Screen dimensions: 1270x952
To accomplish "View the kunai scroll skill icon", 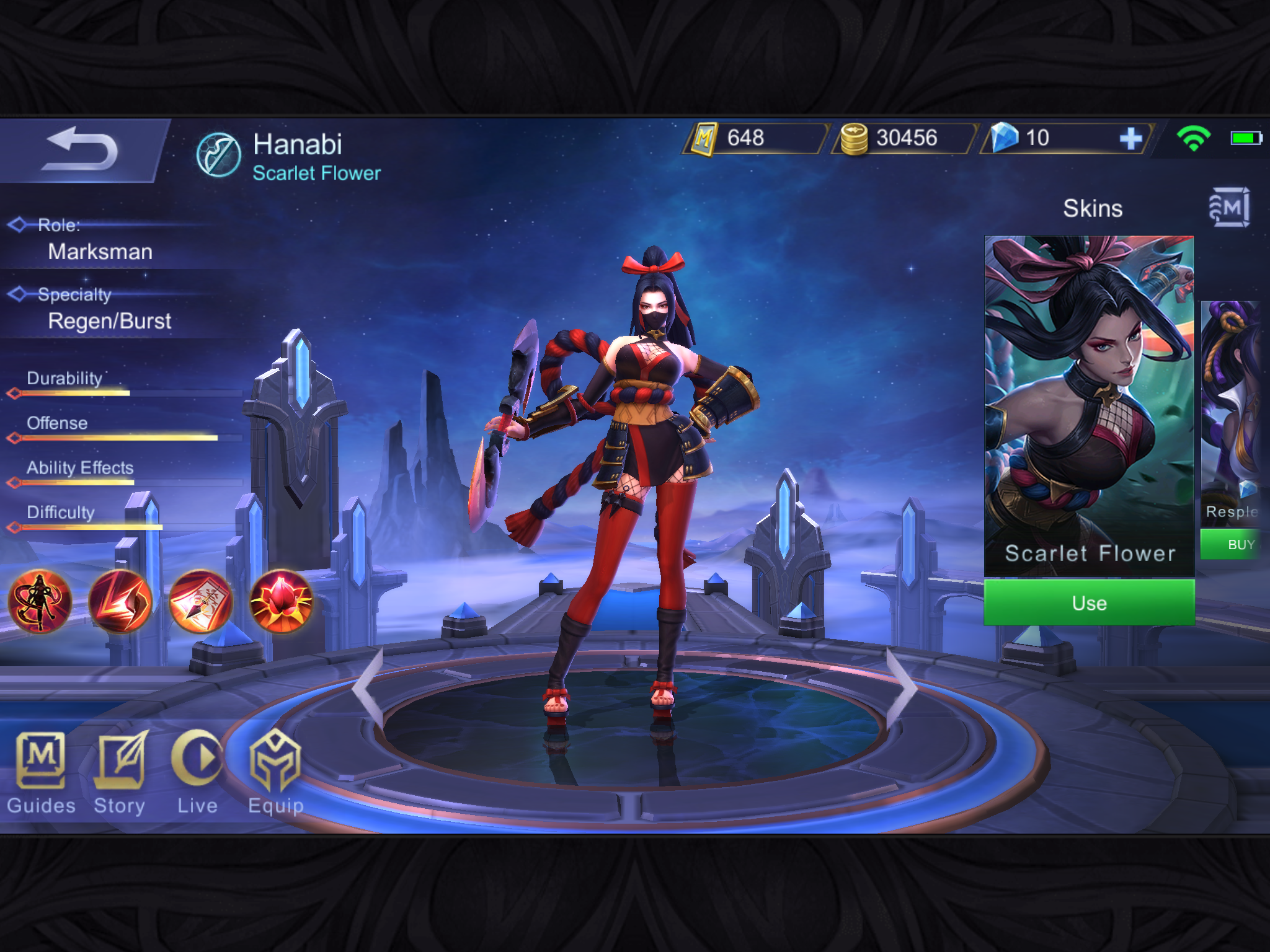I will click(x=201, y=601).
